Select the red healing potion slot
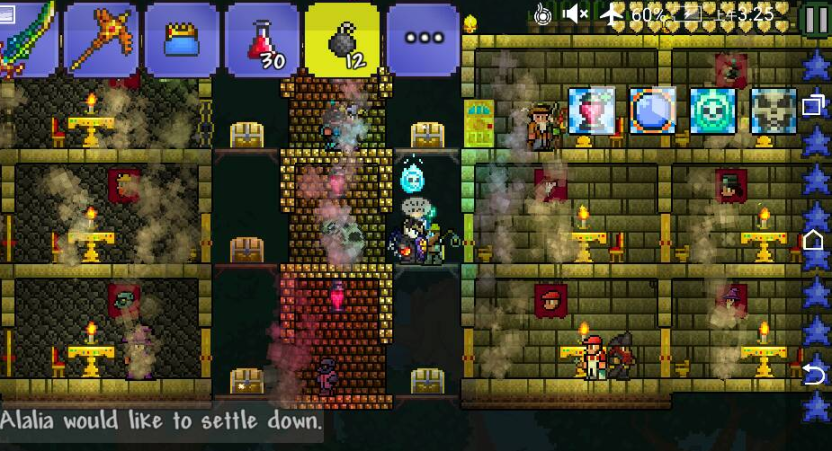832x451 pixels. pyautogui.click(x=262, y=39)
